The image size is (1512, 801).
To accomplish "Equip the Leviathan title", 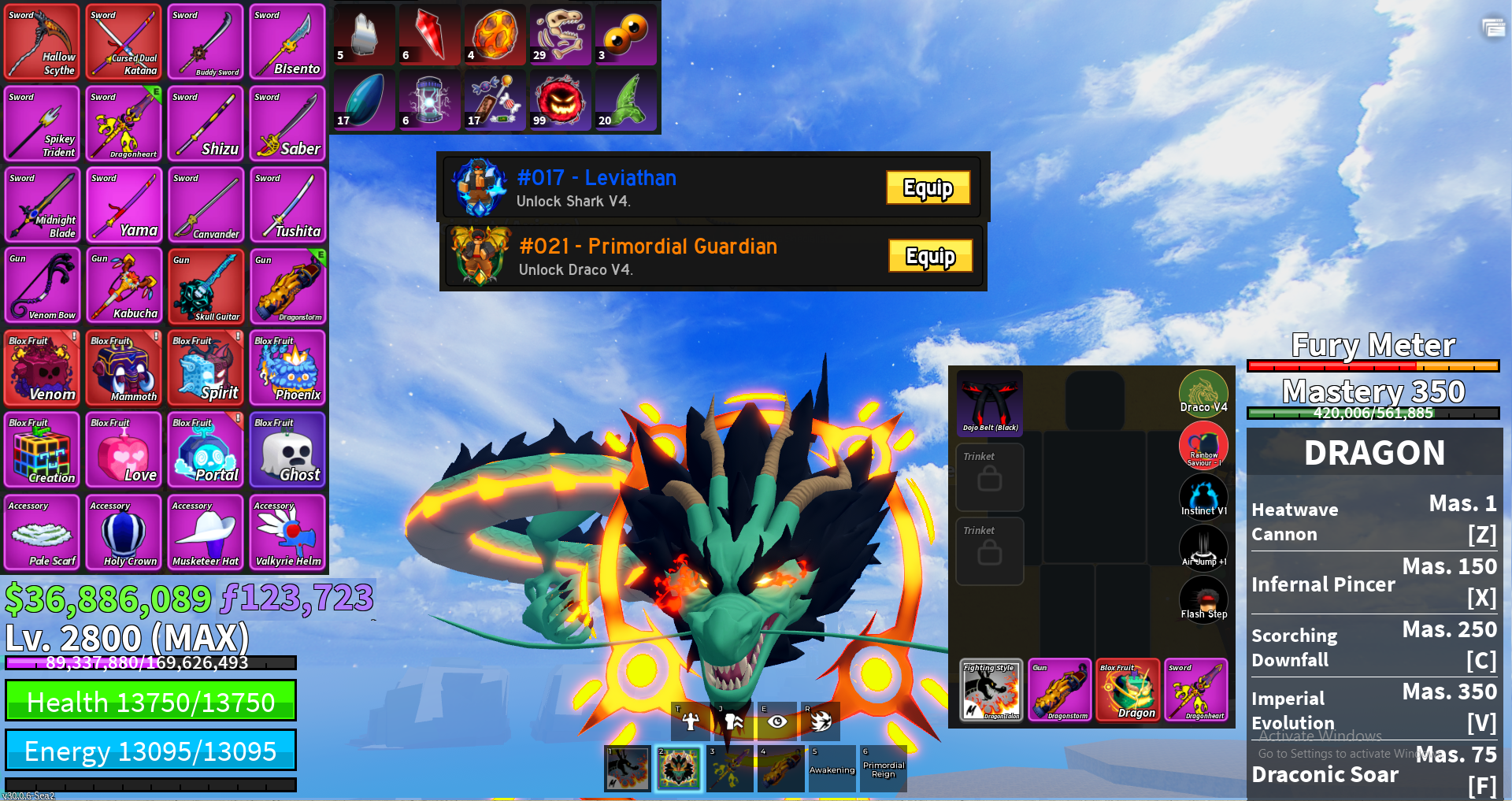I will (x=928, y=187).
